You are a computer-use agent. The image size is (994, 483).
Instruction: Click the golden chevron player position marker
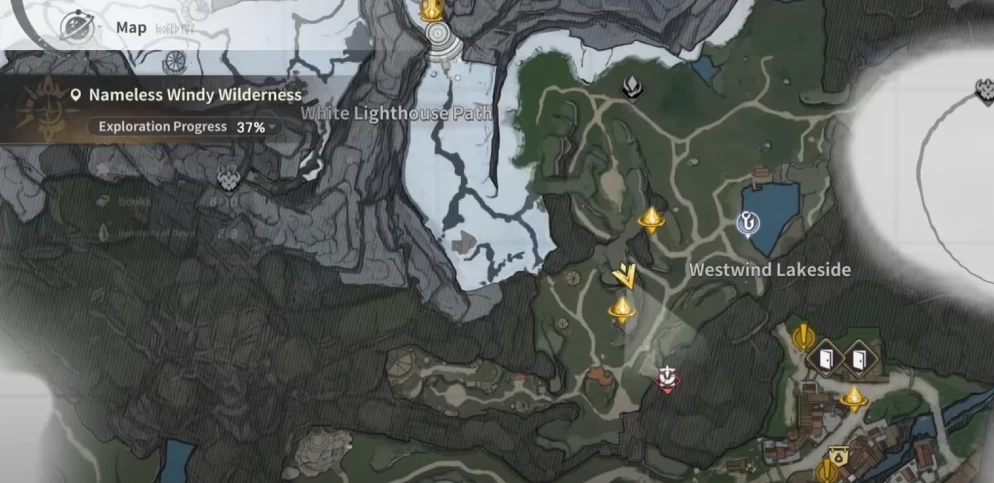[627, 274]
